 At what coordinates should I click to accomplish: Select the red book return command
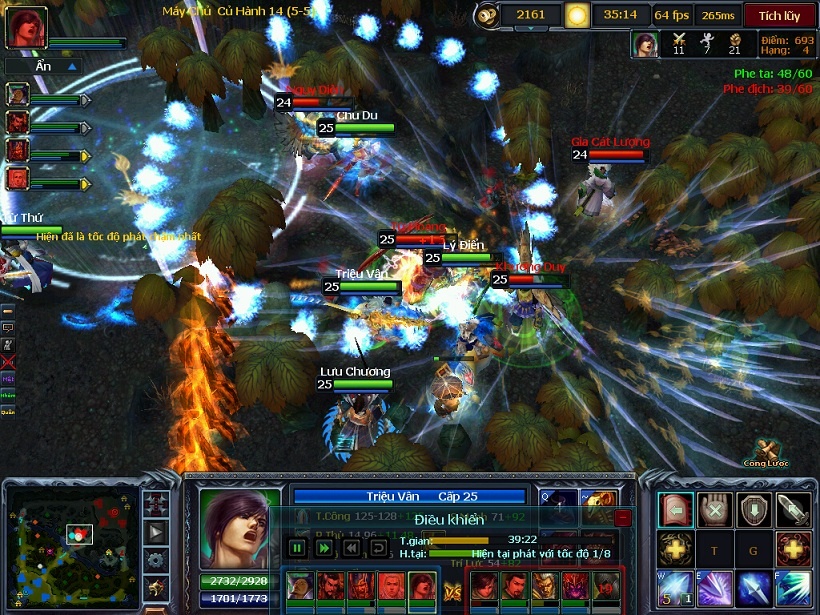pos(675,510)
